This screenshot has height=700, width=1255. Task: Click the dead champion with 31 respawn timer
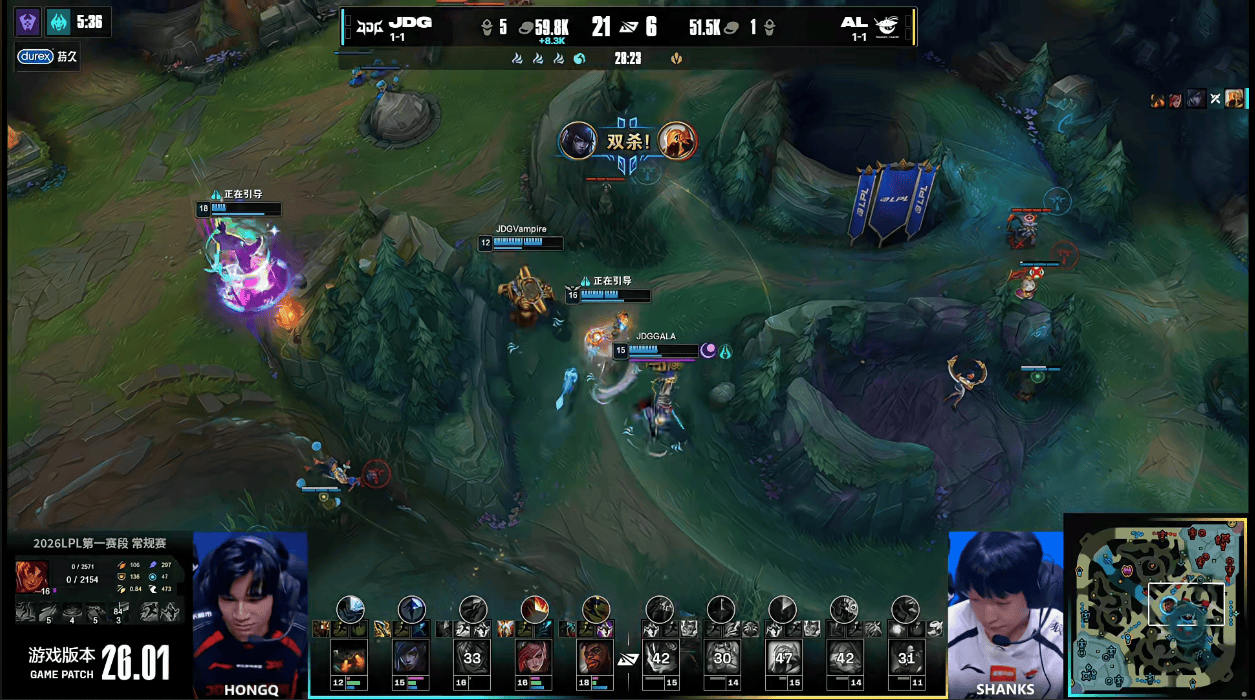(906, 658)
